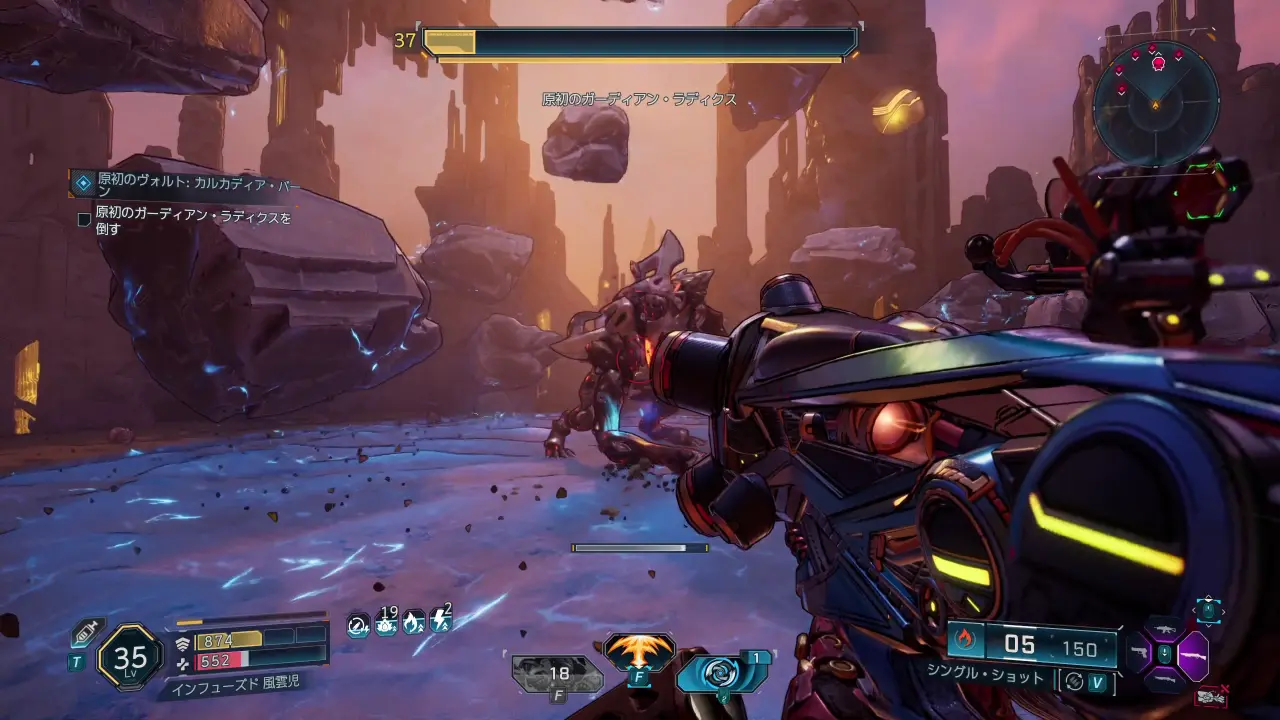Screen dimensions: 1280x720
Task: Choose the highlighted purple weapon slot
Action: [1193, 657]
